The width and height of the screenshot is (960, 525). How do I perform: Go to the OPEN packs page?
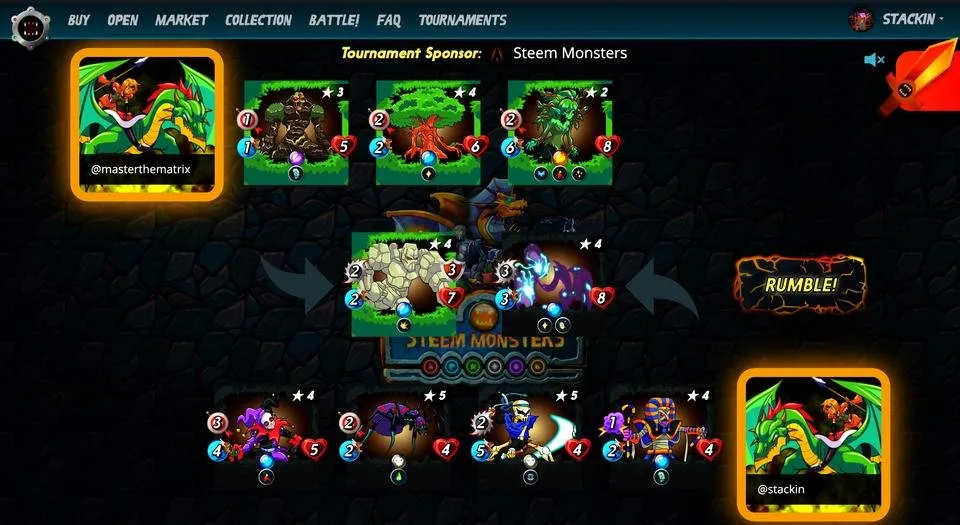[x=122, y=20]
